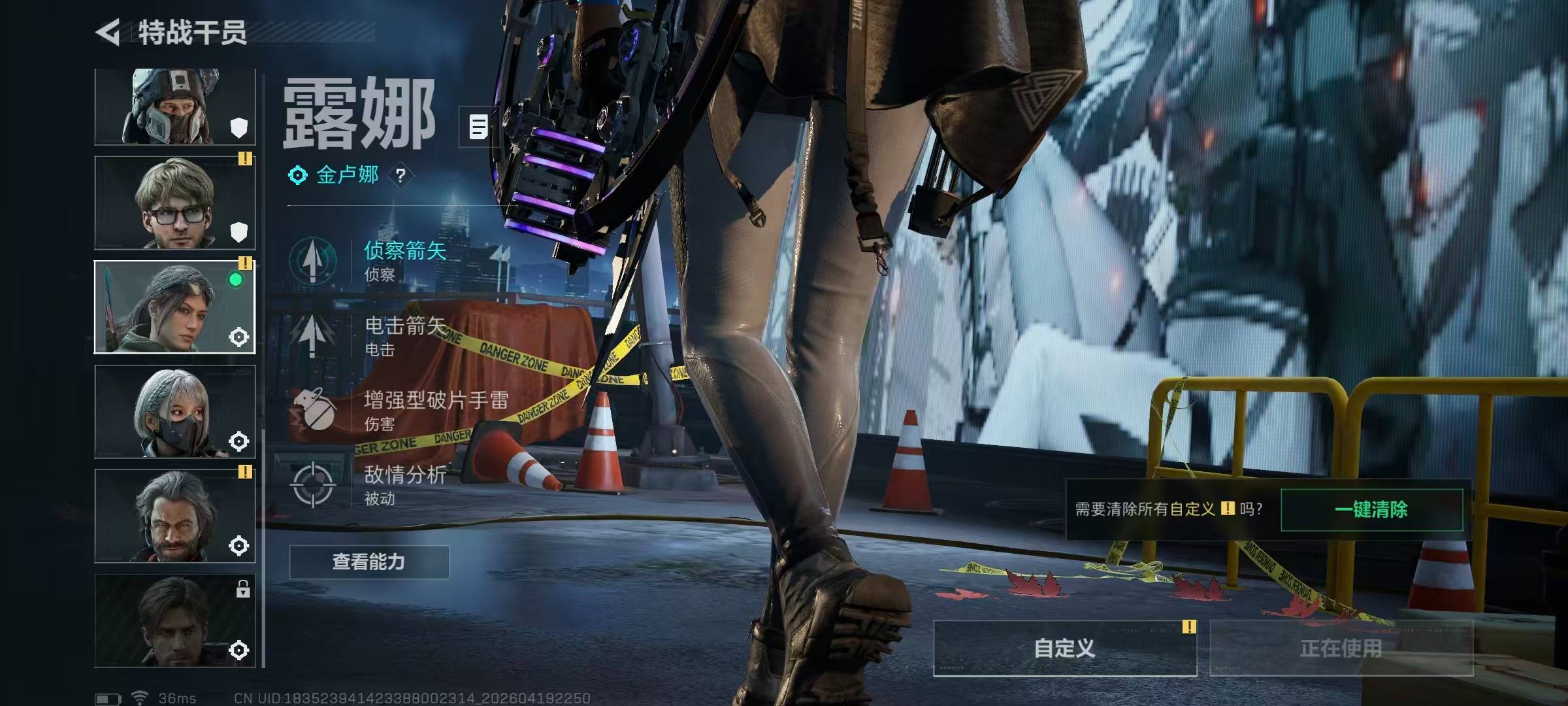Select the goggled helmet operator portrait
Viewport: 1568px width, 706px height.
(x=174, y=107)
